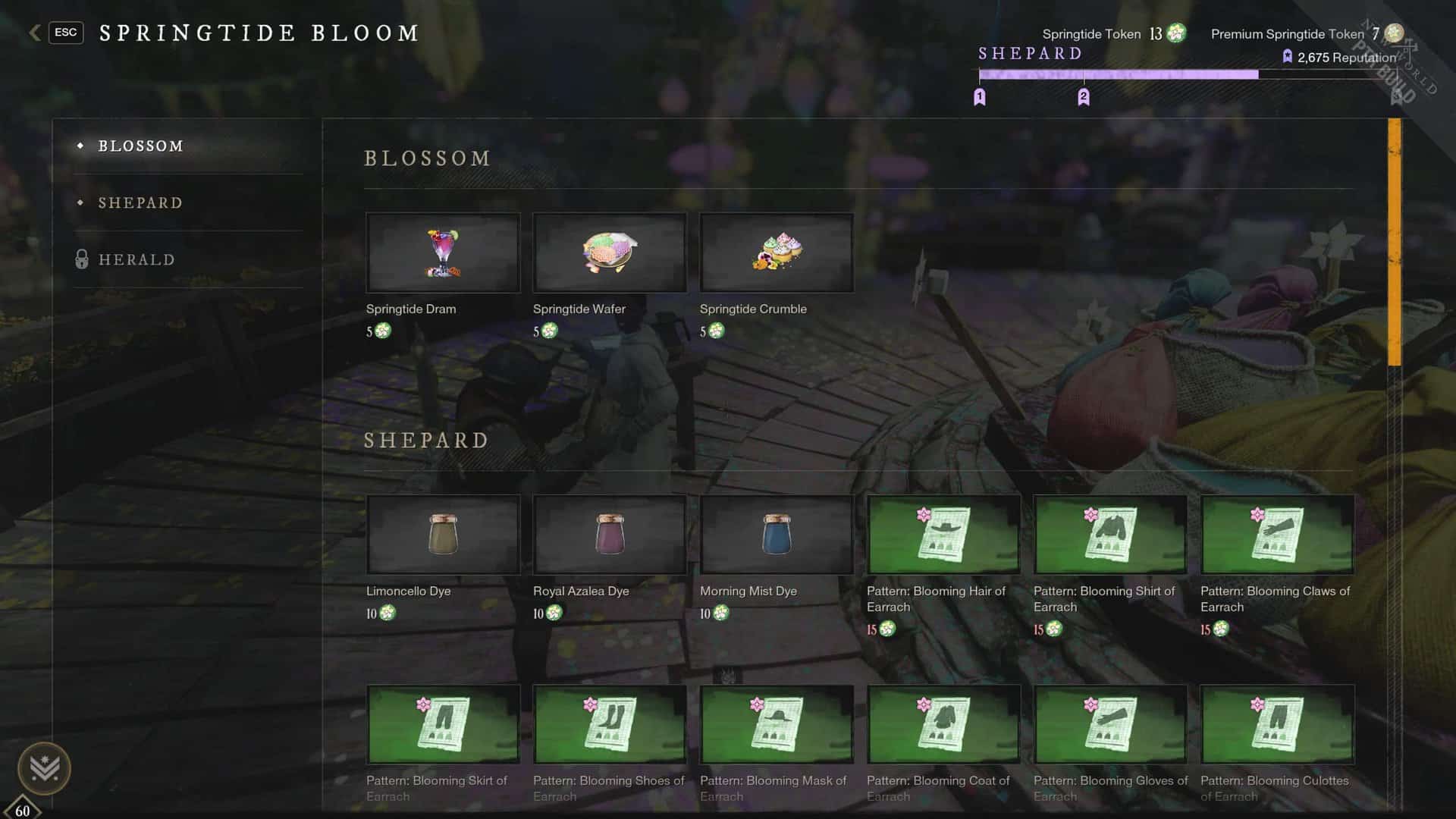Click the ESC back button
Viewport: 1456px width, 819px height.
66,33
